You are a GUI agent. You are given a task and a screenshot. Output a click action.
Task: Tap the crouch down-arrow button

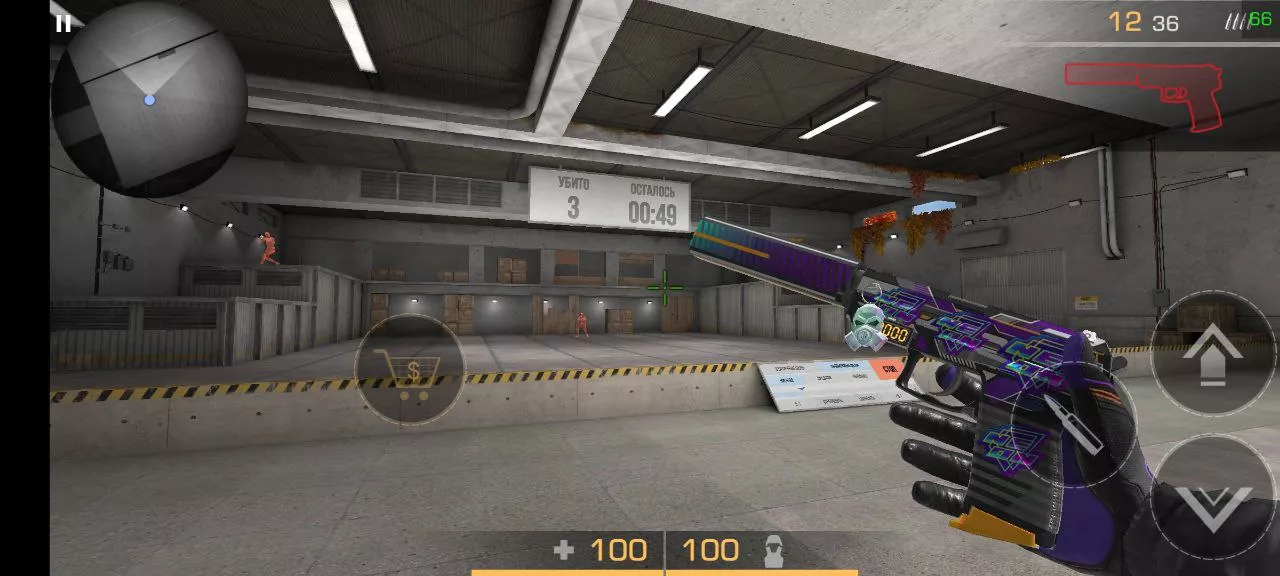point(1213,497)
